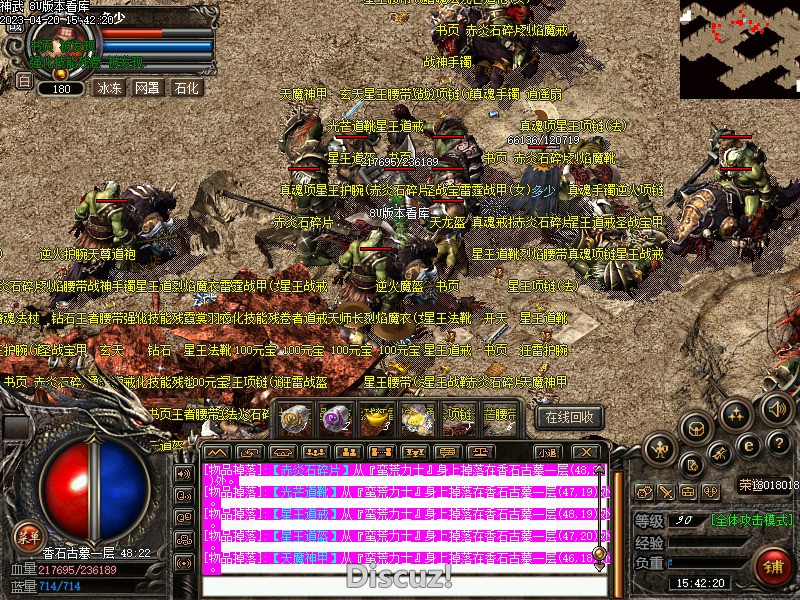Use the first hotbar slot item

(293, 419)
